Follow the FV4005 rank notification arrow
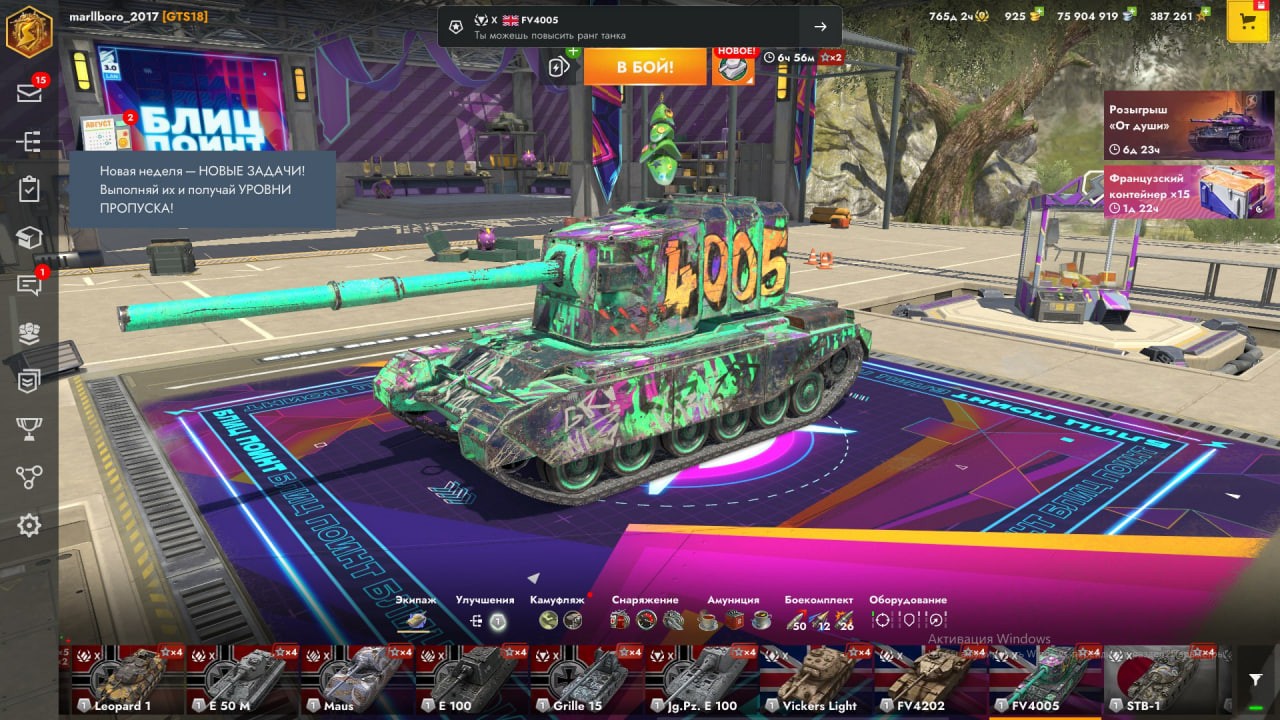 [x=820, y=27]
